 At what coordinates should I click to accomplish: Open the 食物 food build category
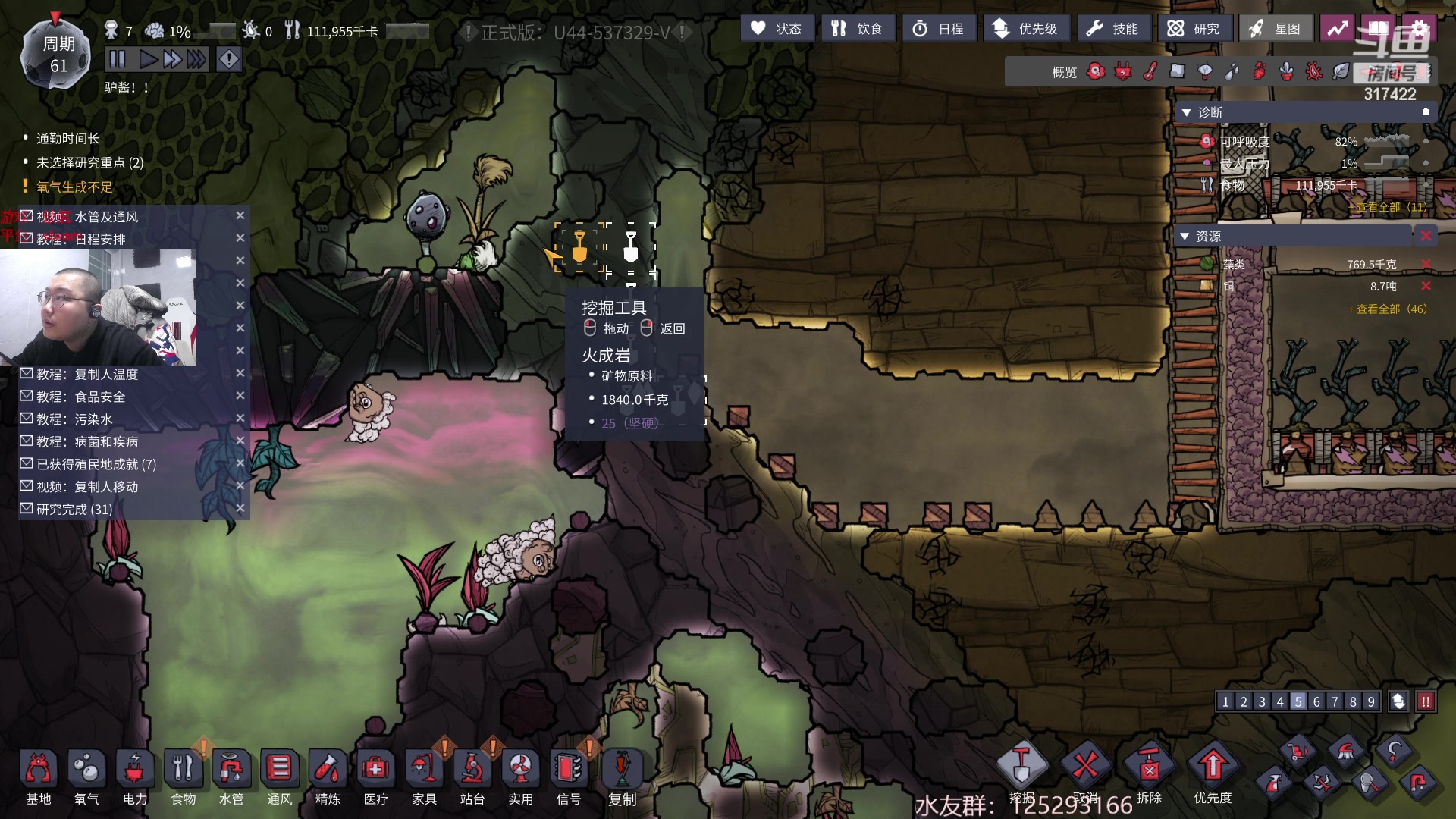click(183, 775)
